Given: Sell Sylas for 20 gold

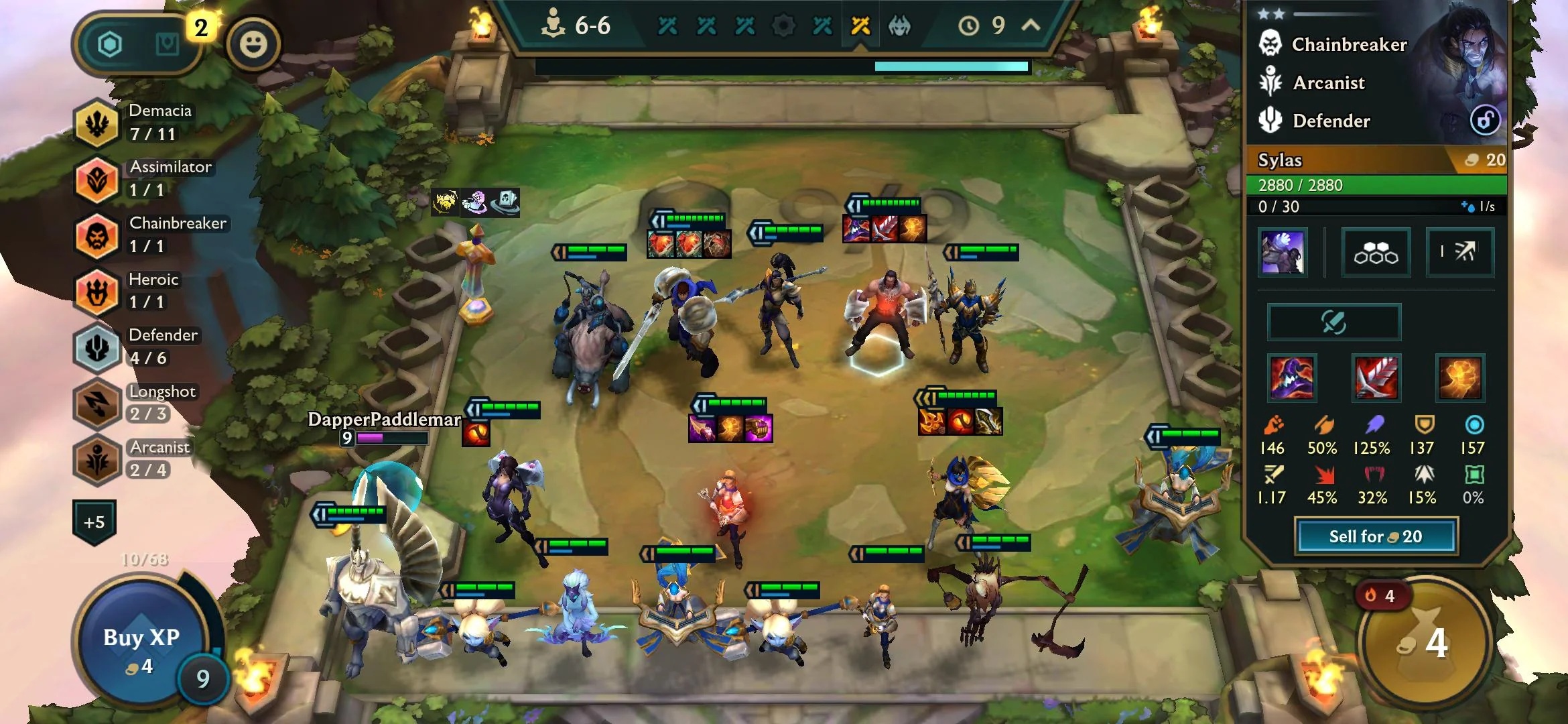Looking at the screenshot, I should [x=1376, y=536].
